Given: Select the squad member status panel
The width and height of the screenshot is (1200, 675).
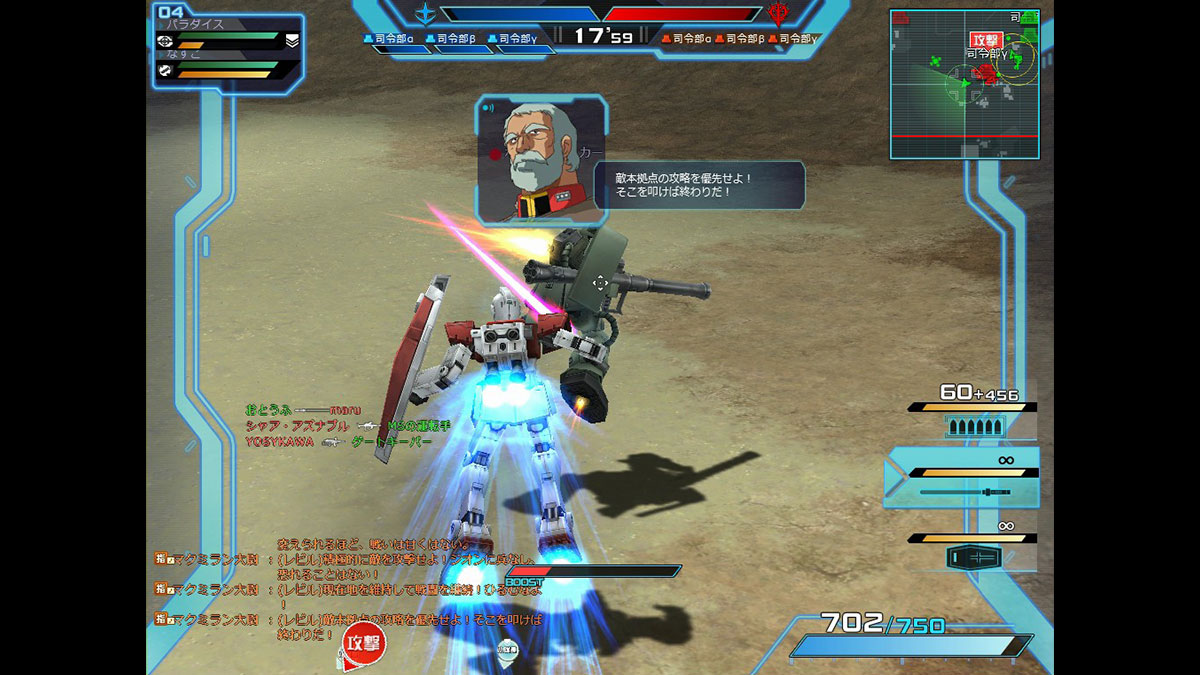Looking at the screenshot, I should [x=229, y=49].
